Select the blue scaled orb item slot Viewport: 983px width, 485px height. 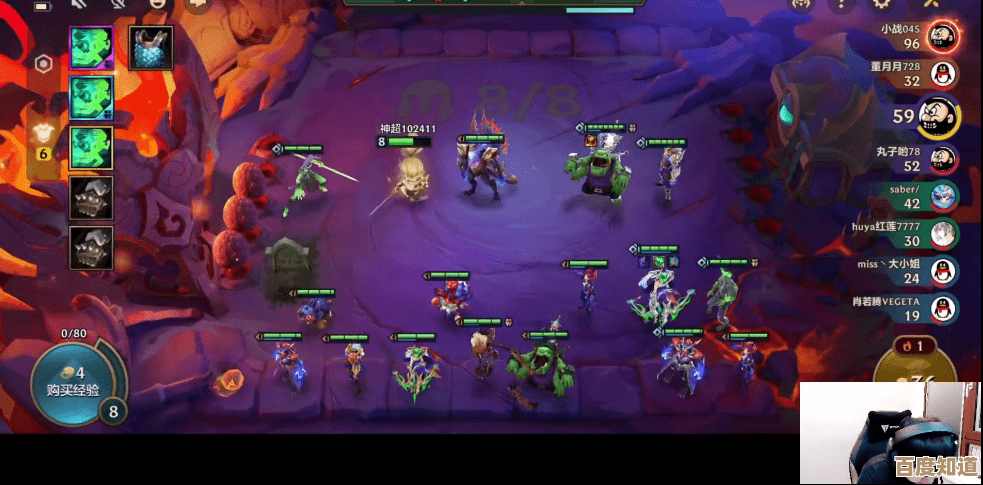coord(151,47)
